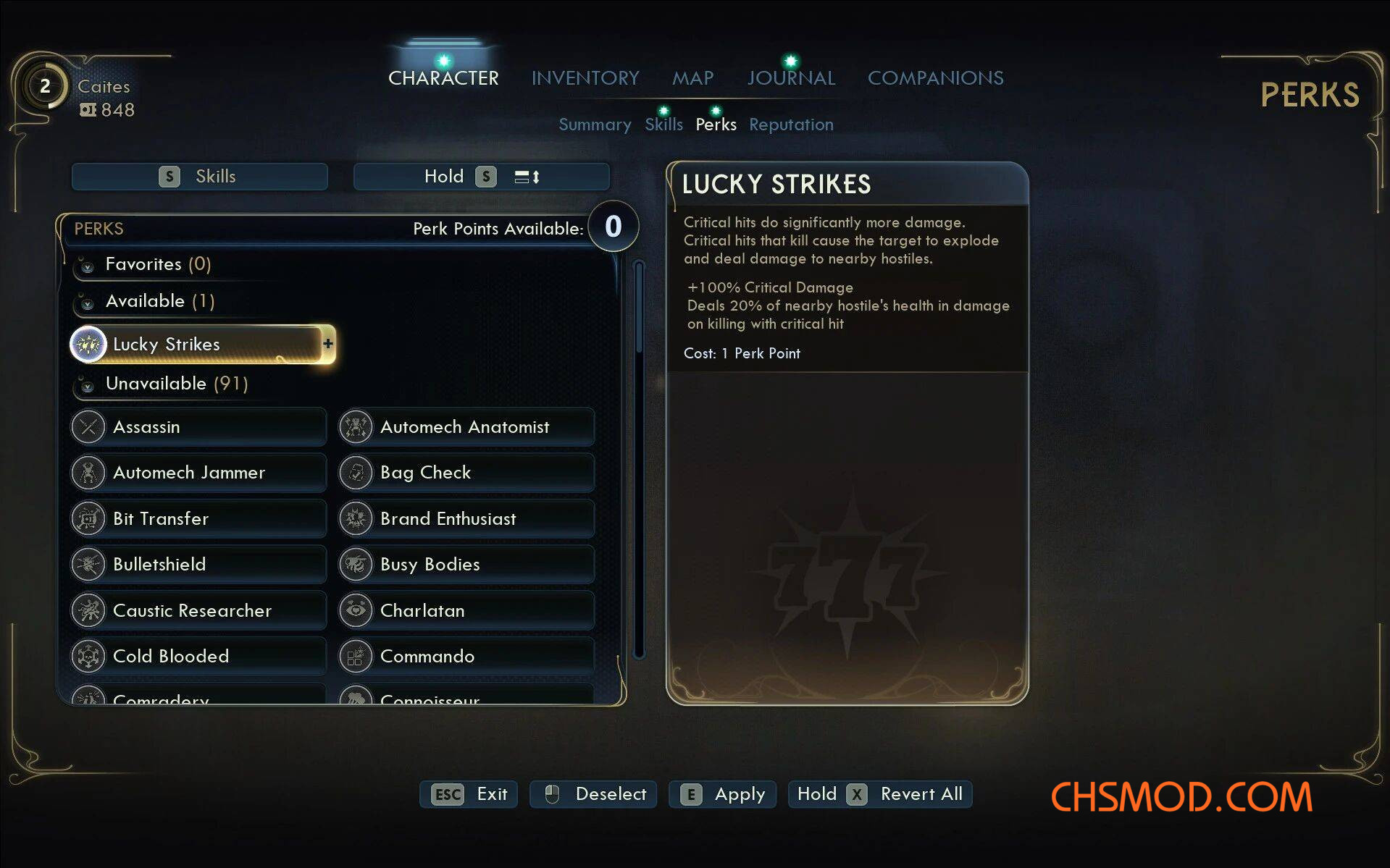The height and width of the screenshot is (868, 1390).
Task: Collapse the Available perk group
Action: click(88, 303)
